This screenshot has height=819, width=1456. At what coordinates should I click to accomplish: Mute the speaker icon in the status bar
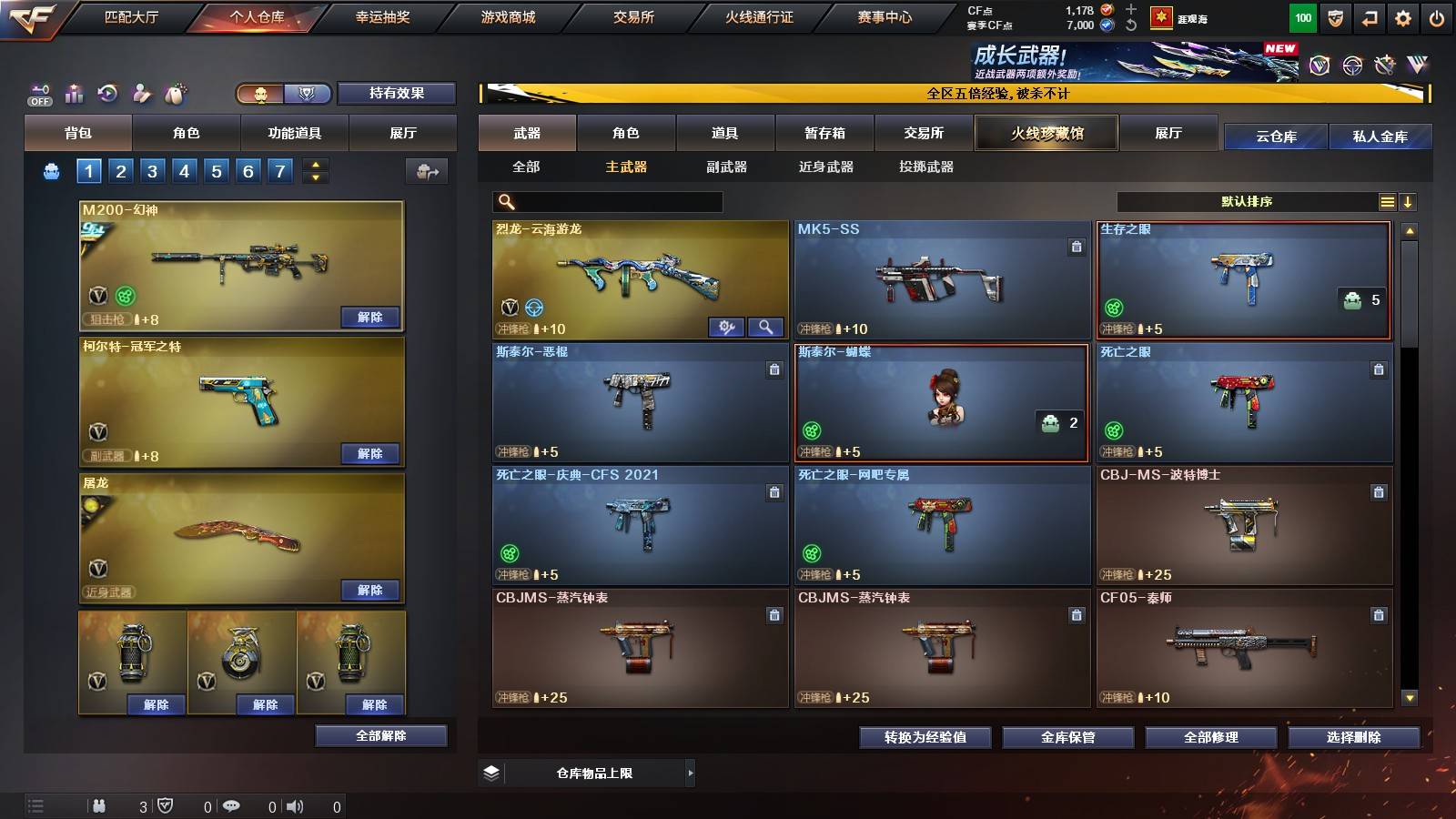pyautogui.click(x=295, y=805)
